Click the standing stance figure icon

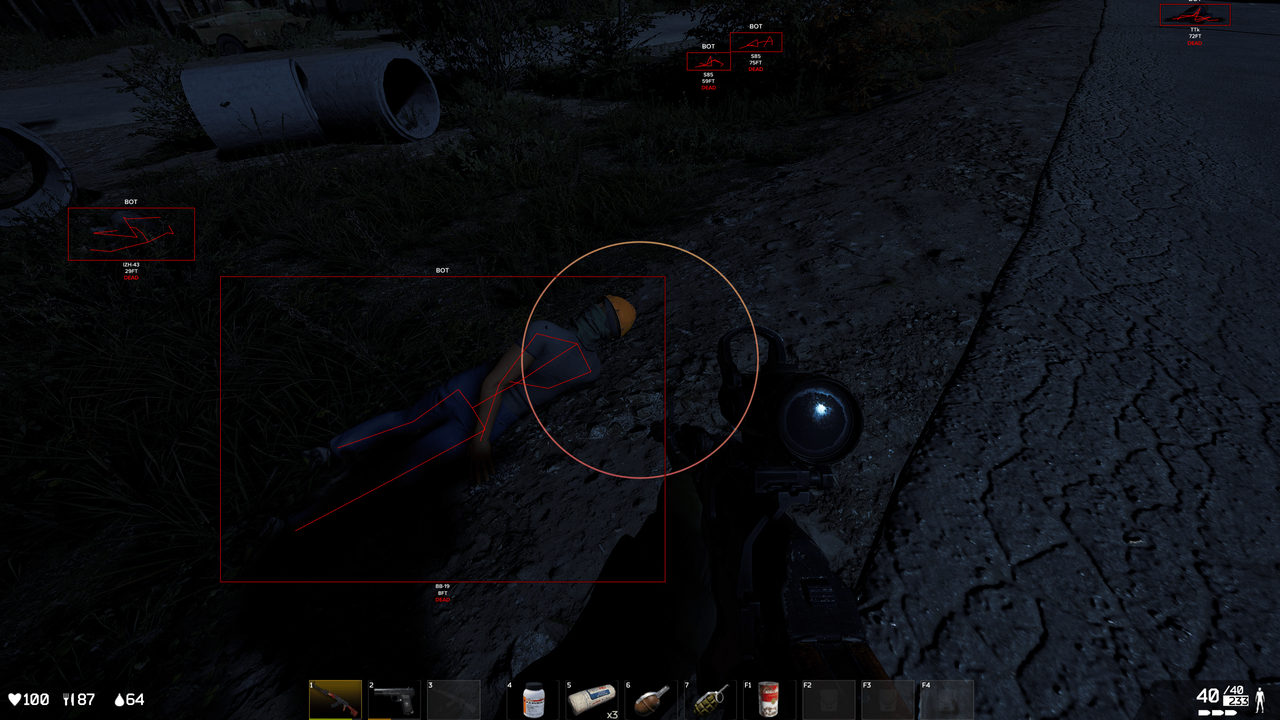point(1260,701)
